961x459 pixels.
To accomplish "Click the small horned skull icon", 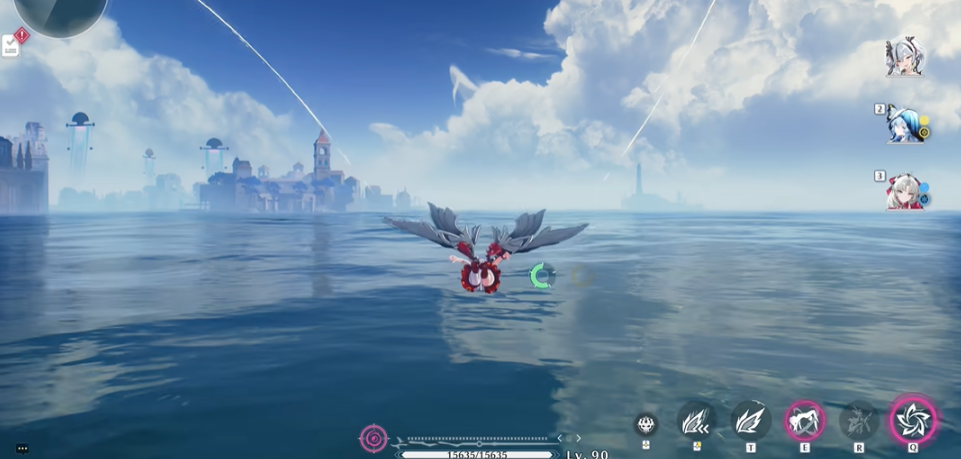I will (646, 423).
